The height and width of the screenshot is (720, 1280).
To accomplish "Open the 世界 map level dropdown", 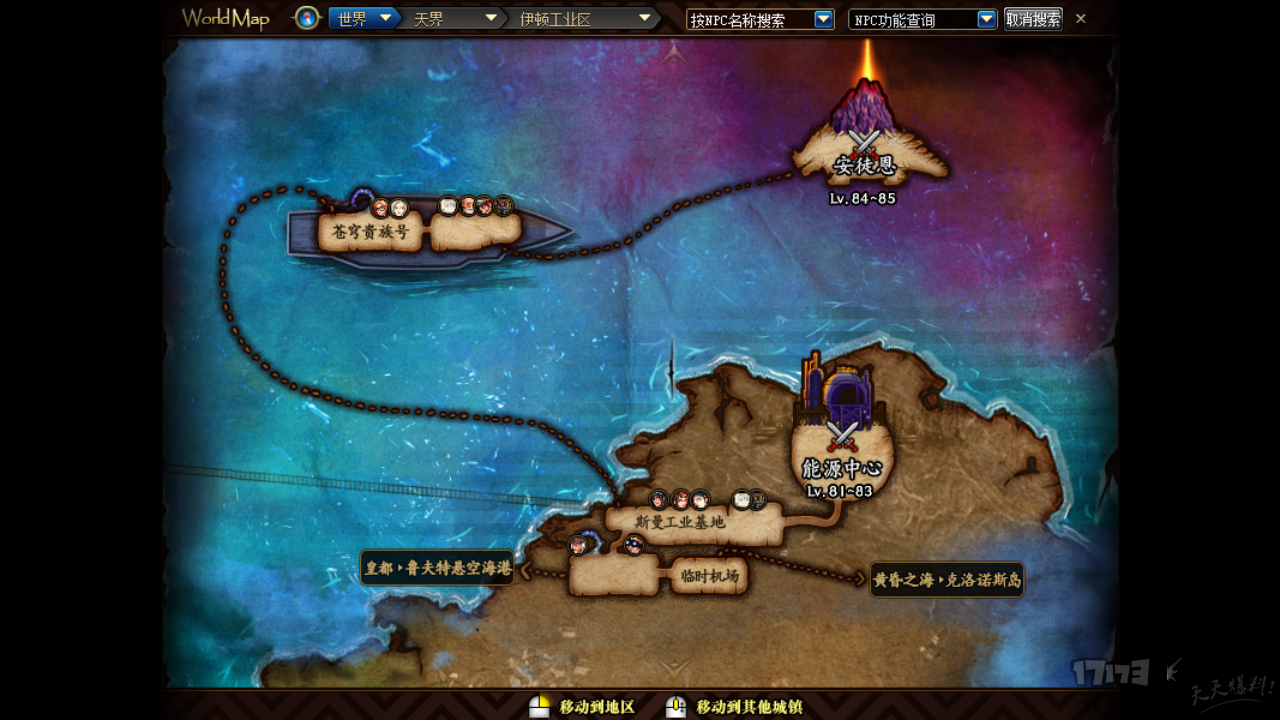I will click(x=383, y=18).
